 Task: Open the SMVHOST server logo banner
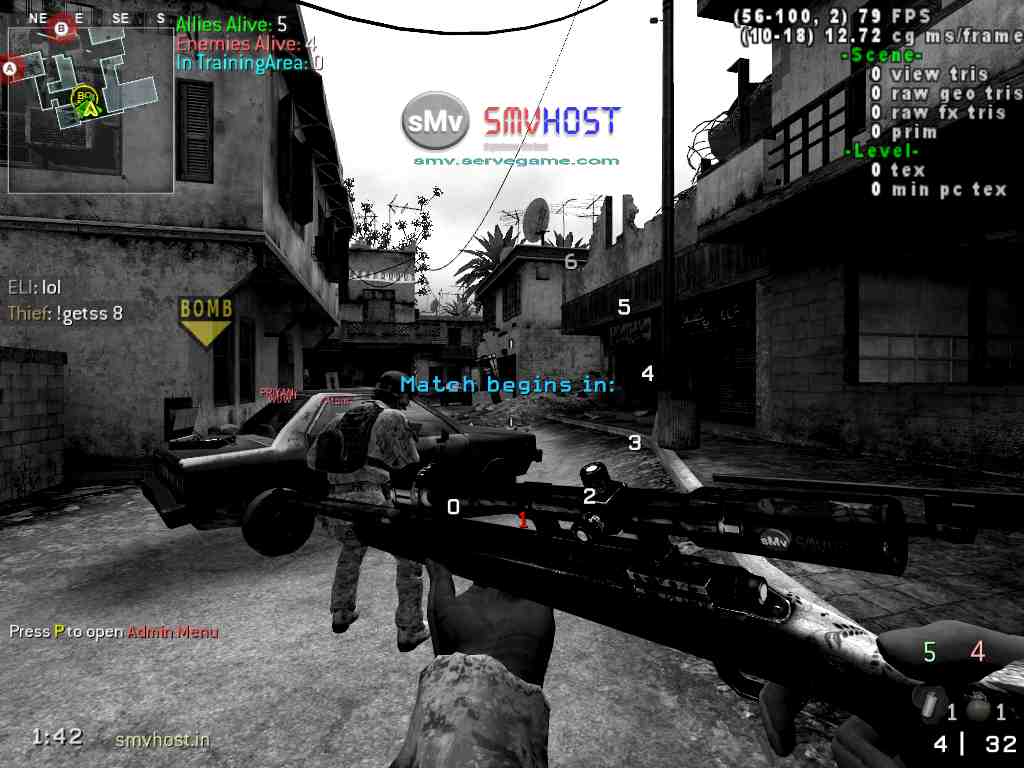[x=511, y=122]
